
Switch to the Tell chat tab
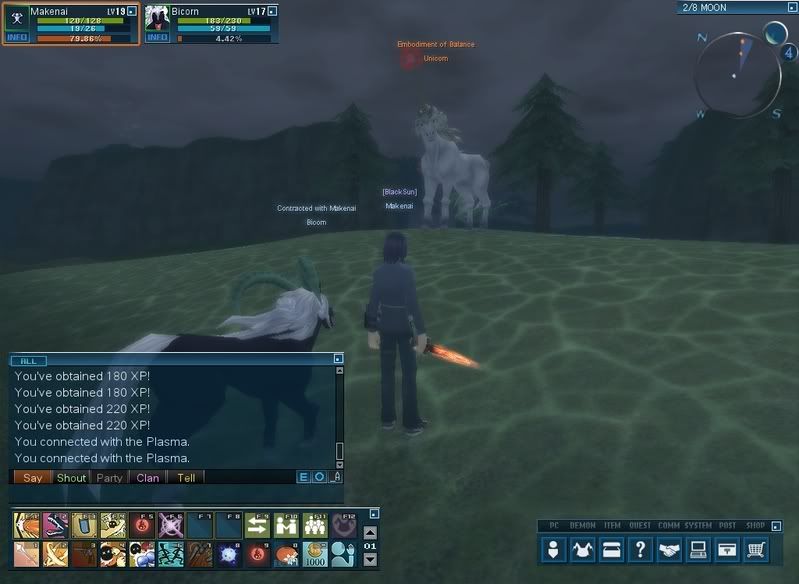pyautogui.click(x=186, y=478)
